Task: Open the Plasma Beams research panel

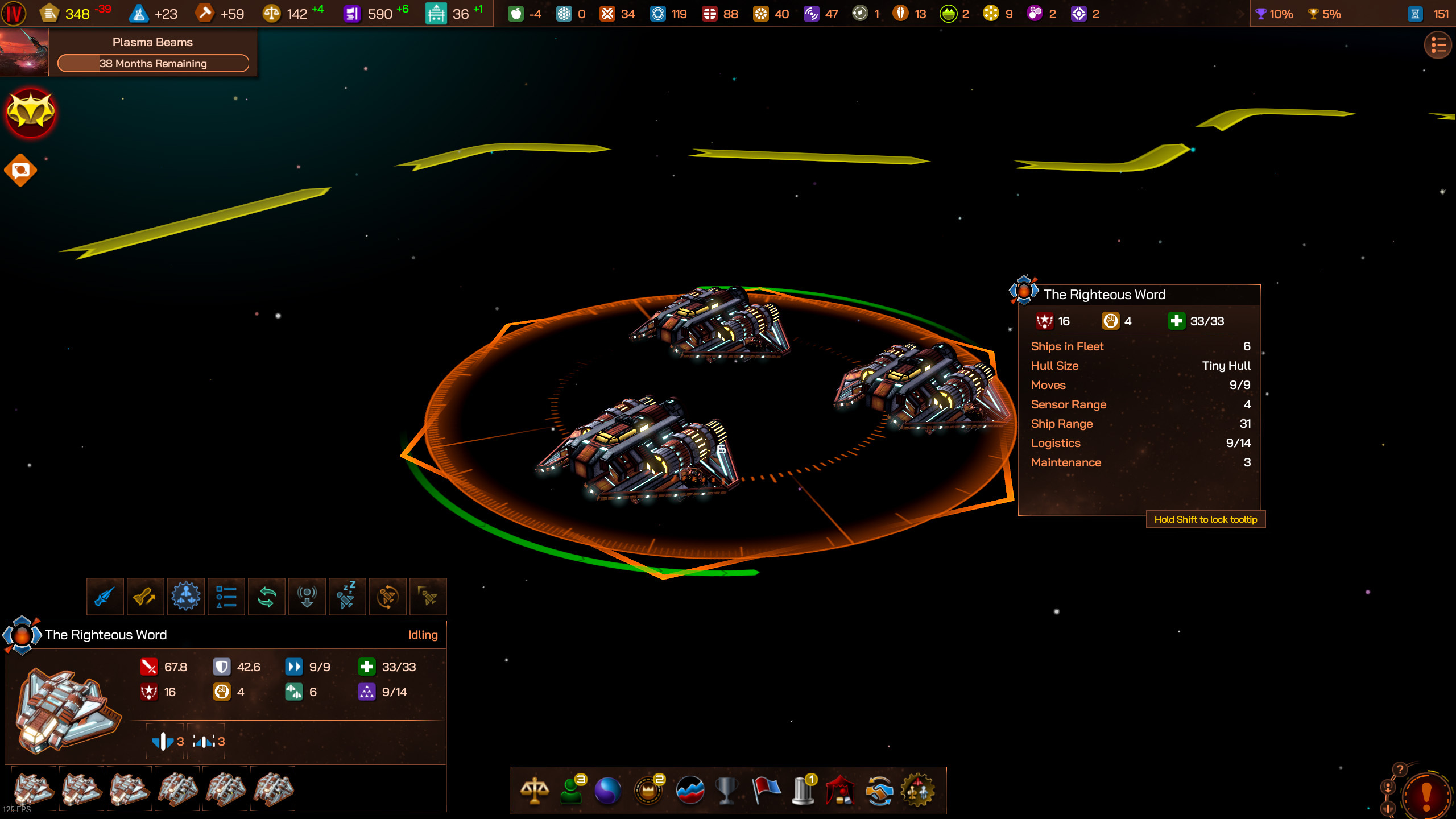Action: coord(152,52)
